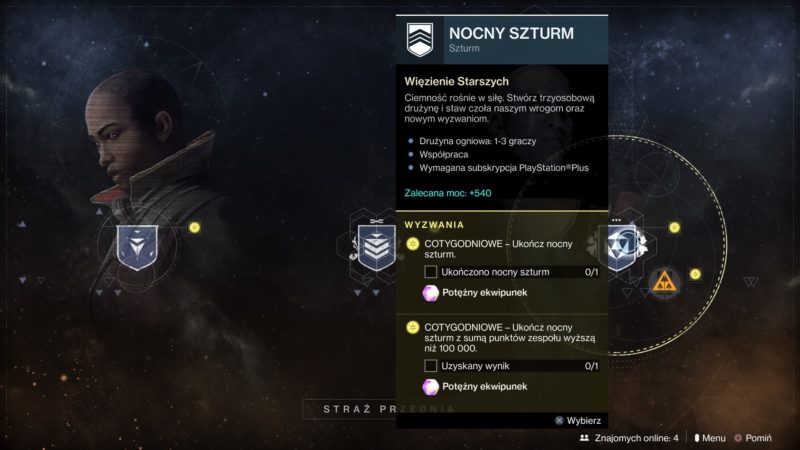Image resolution: width=800 pixels, height=450 pixels.
Task: Open the orange triangle prestige nightfall node
Action: 664,283
